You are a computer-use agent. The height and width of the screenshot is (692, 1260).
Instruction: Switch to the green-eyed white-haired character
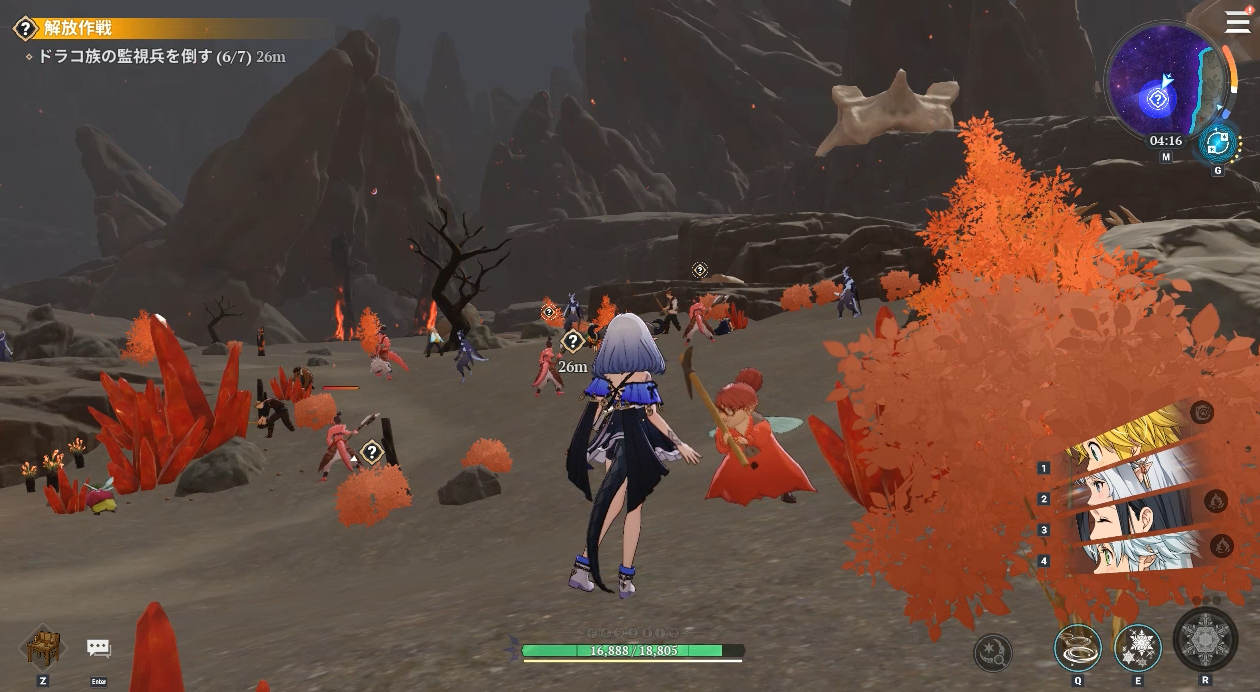click(1120, 553)
